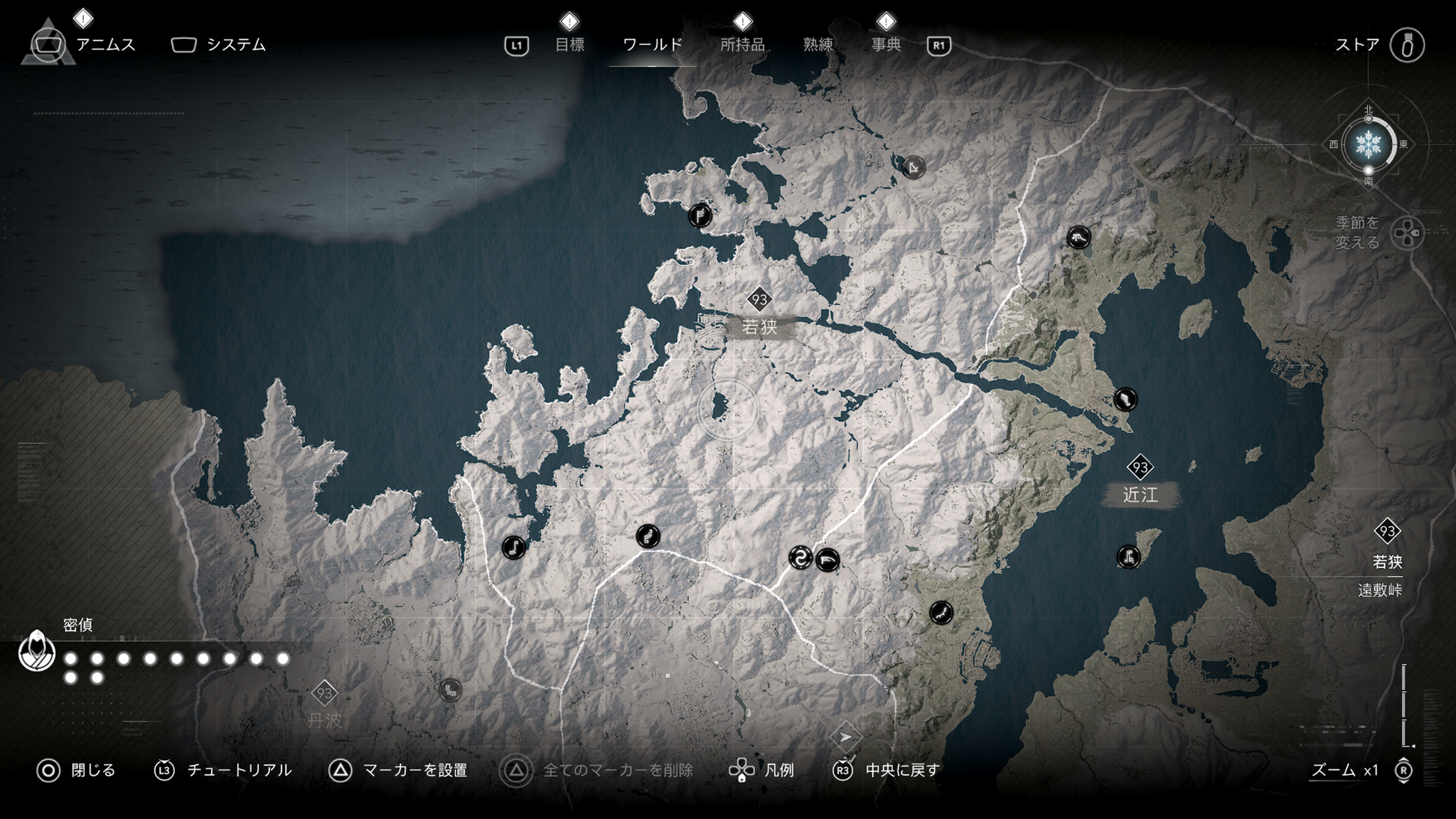Show the 凡例 (Legend)

point(778,771)
